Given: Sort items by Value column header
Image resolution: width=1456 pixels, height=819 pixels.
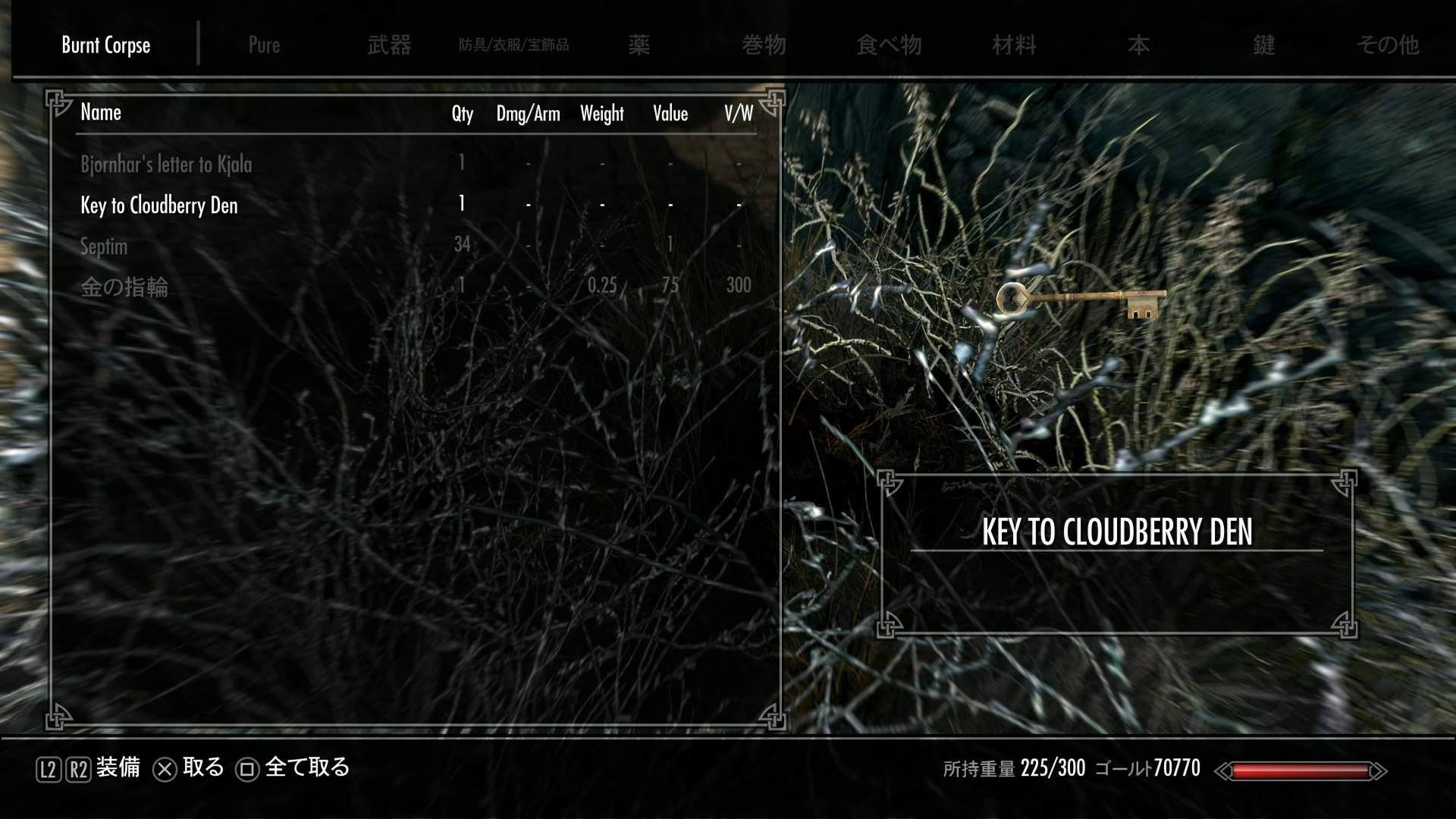Looking at the screenshot, I should (670, 114).
